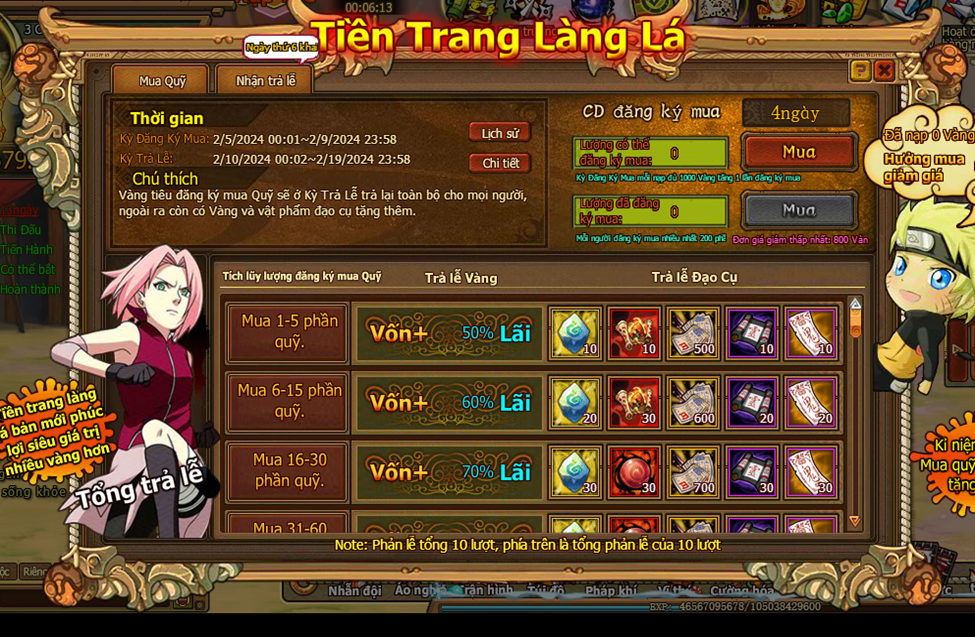Open the question mark help
975x637 pixels.
point(859,70)
